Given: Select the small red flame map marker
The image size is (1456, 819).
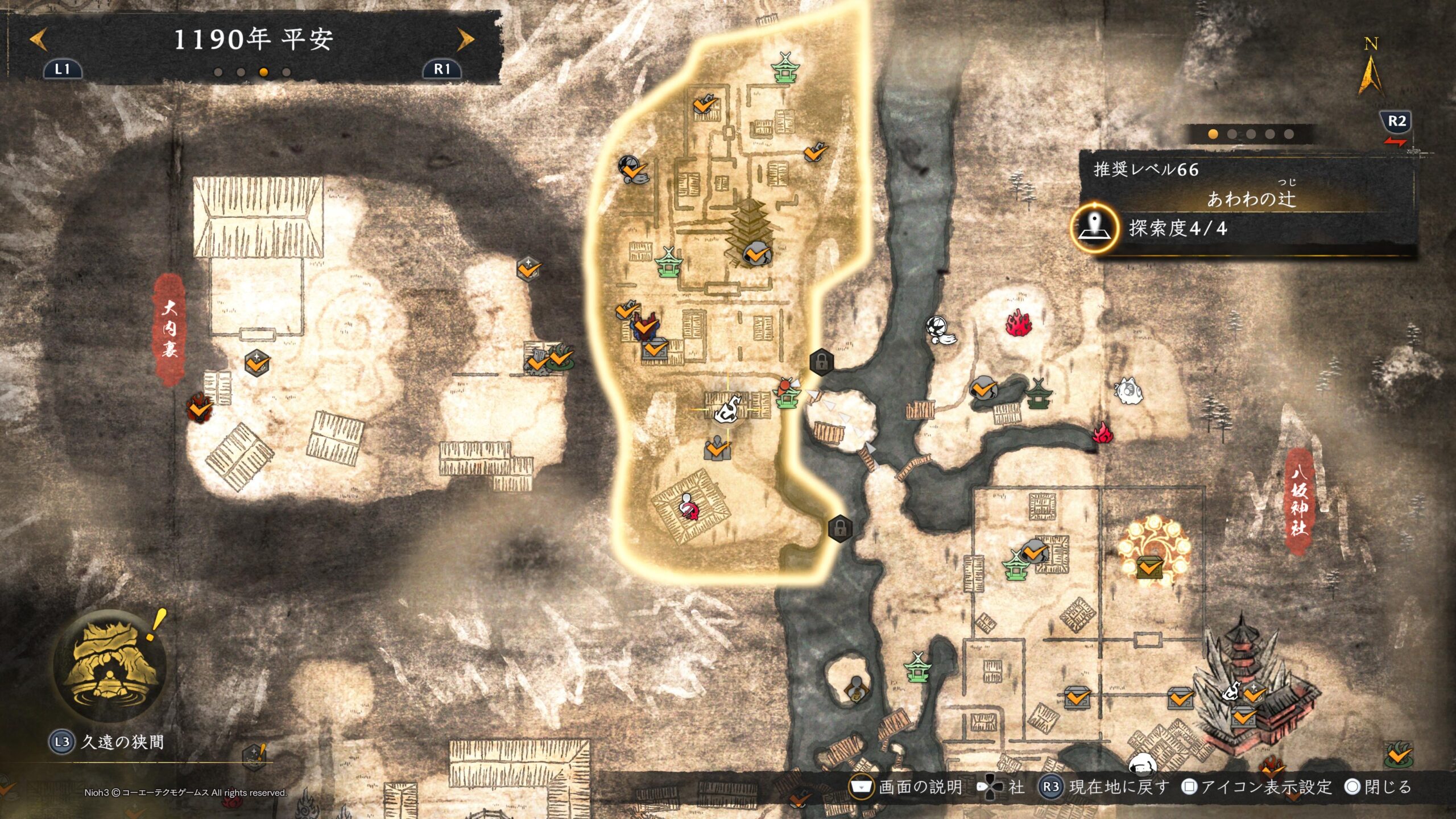Looking at the screenshot, I should click(x=1103, y=433).
